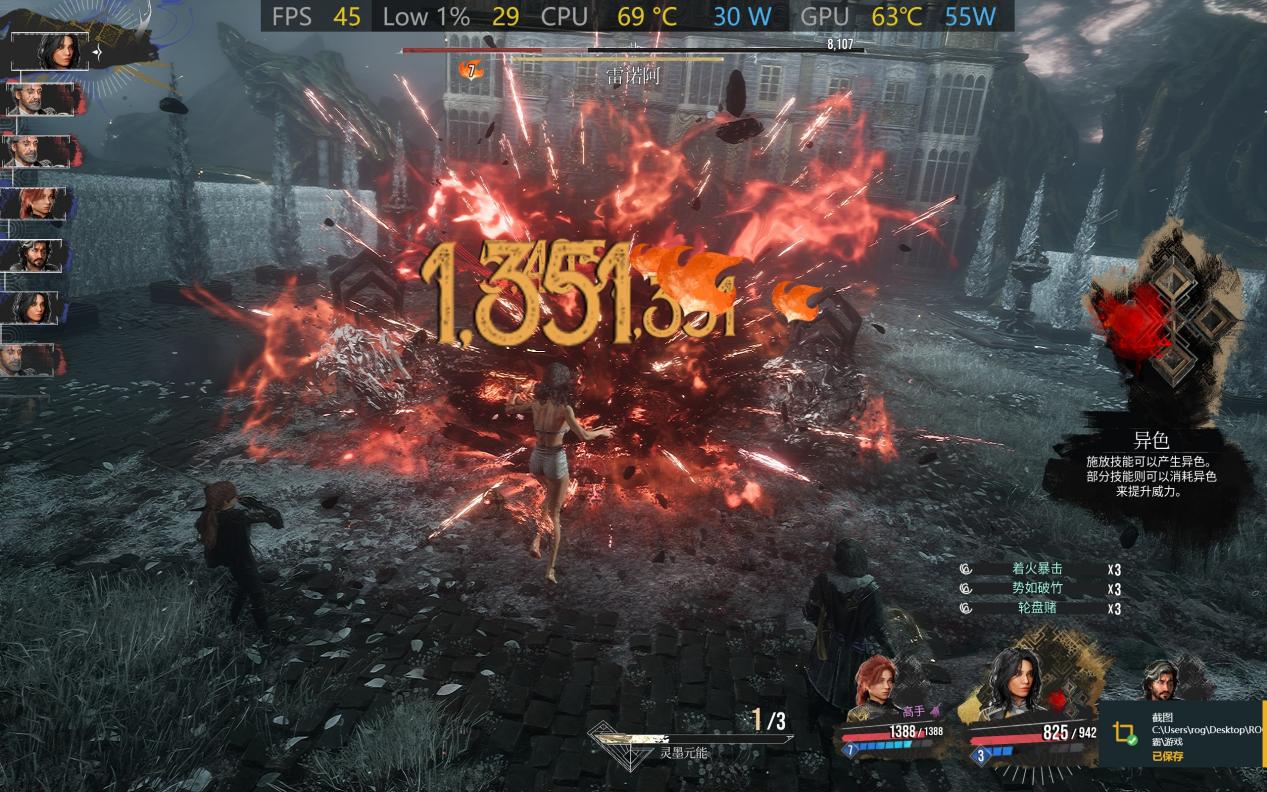Image resolution: width=1267 pixels, height=792 pixels.
Task: Open the 截图 saved screenshot notification
Action: point(1182,733)
